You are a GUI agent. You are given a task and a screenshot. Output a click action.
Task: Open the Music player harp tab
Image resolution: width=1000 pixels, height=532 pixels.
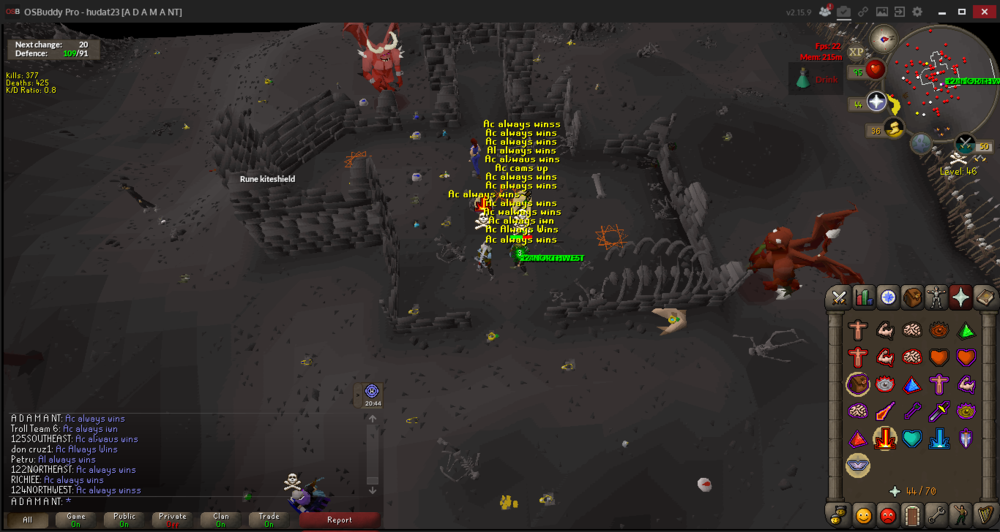pyautogui.click(x=985, y=516)
